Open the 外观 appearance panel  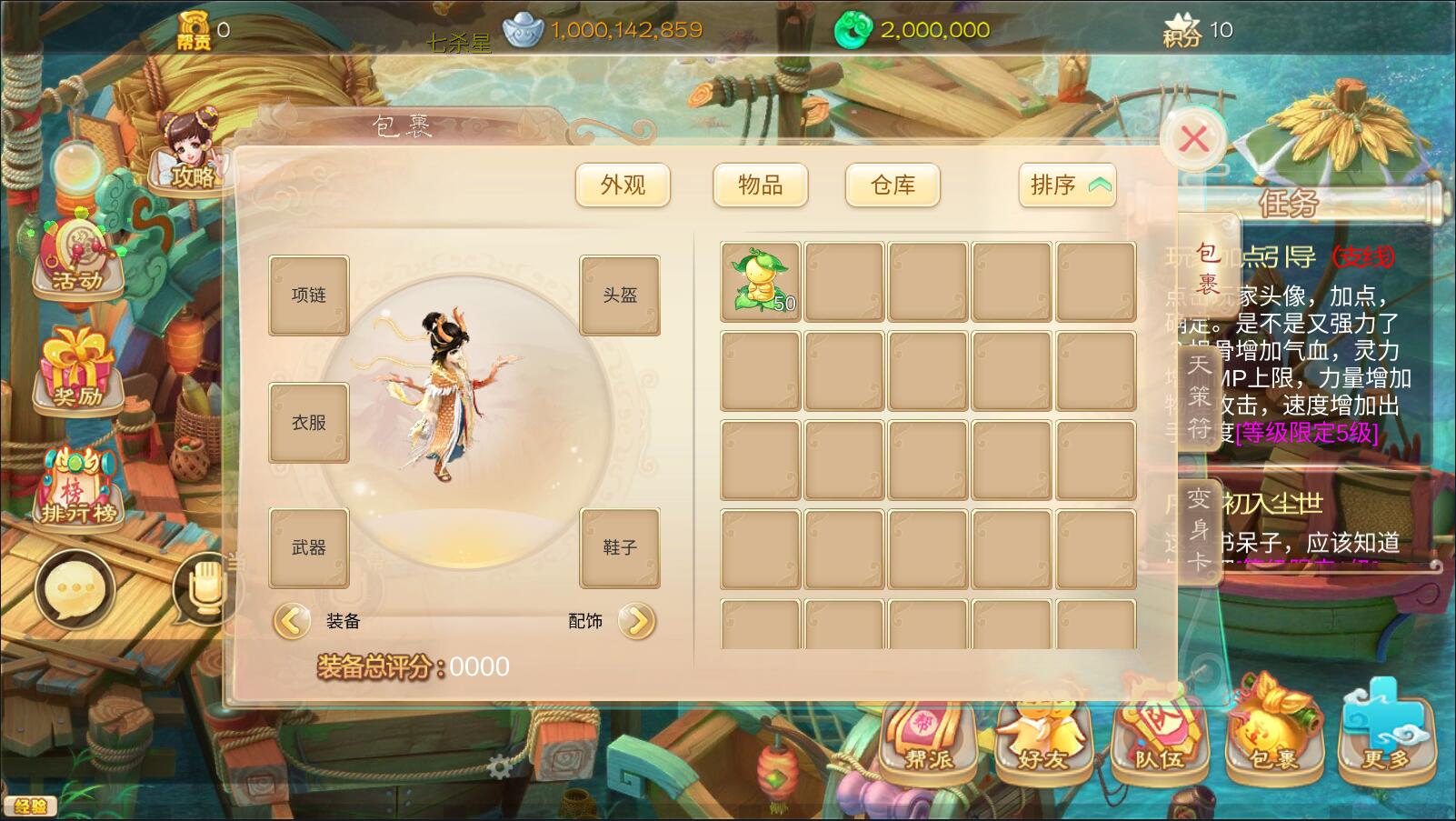623,185
